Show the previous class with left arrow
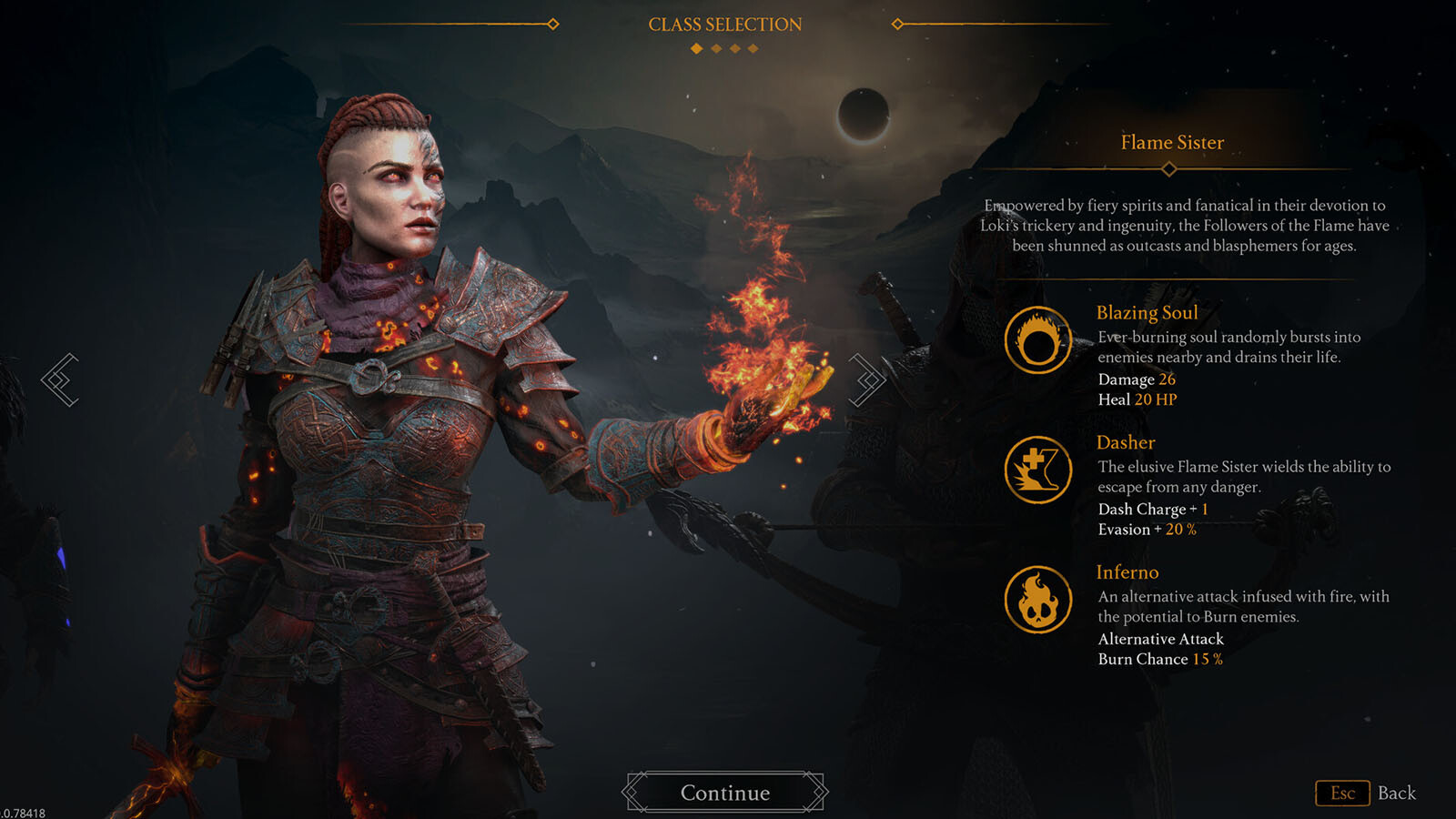 [60, 379]
